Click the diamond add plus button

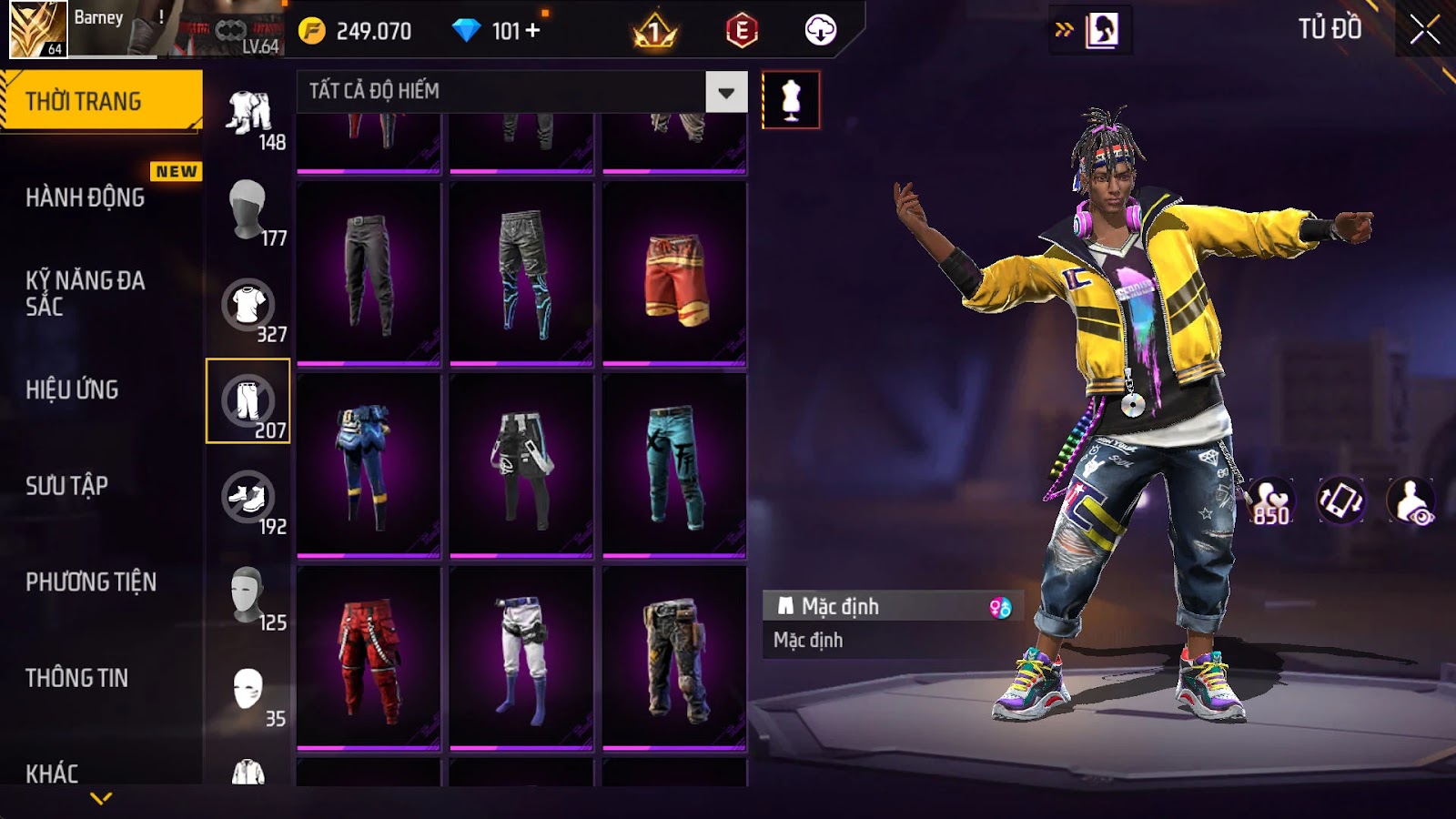532,31
